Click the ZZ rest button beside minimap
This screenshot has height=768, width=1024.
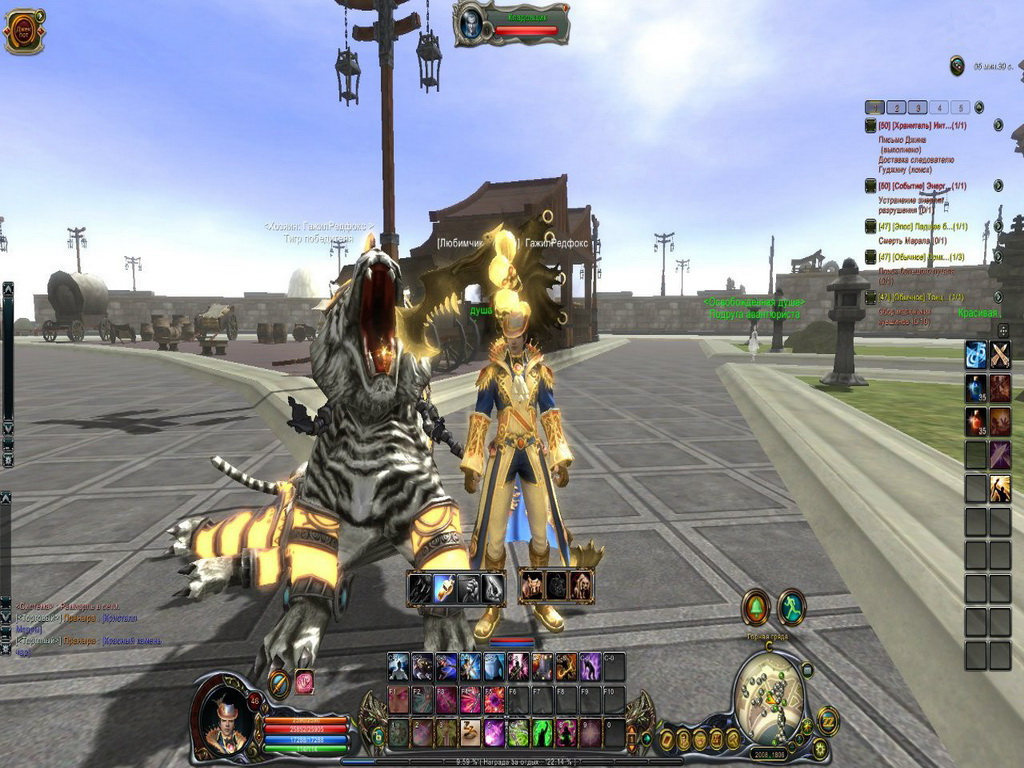coord(828,720)
